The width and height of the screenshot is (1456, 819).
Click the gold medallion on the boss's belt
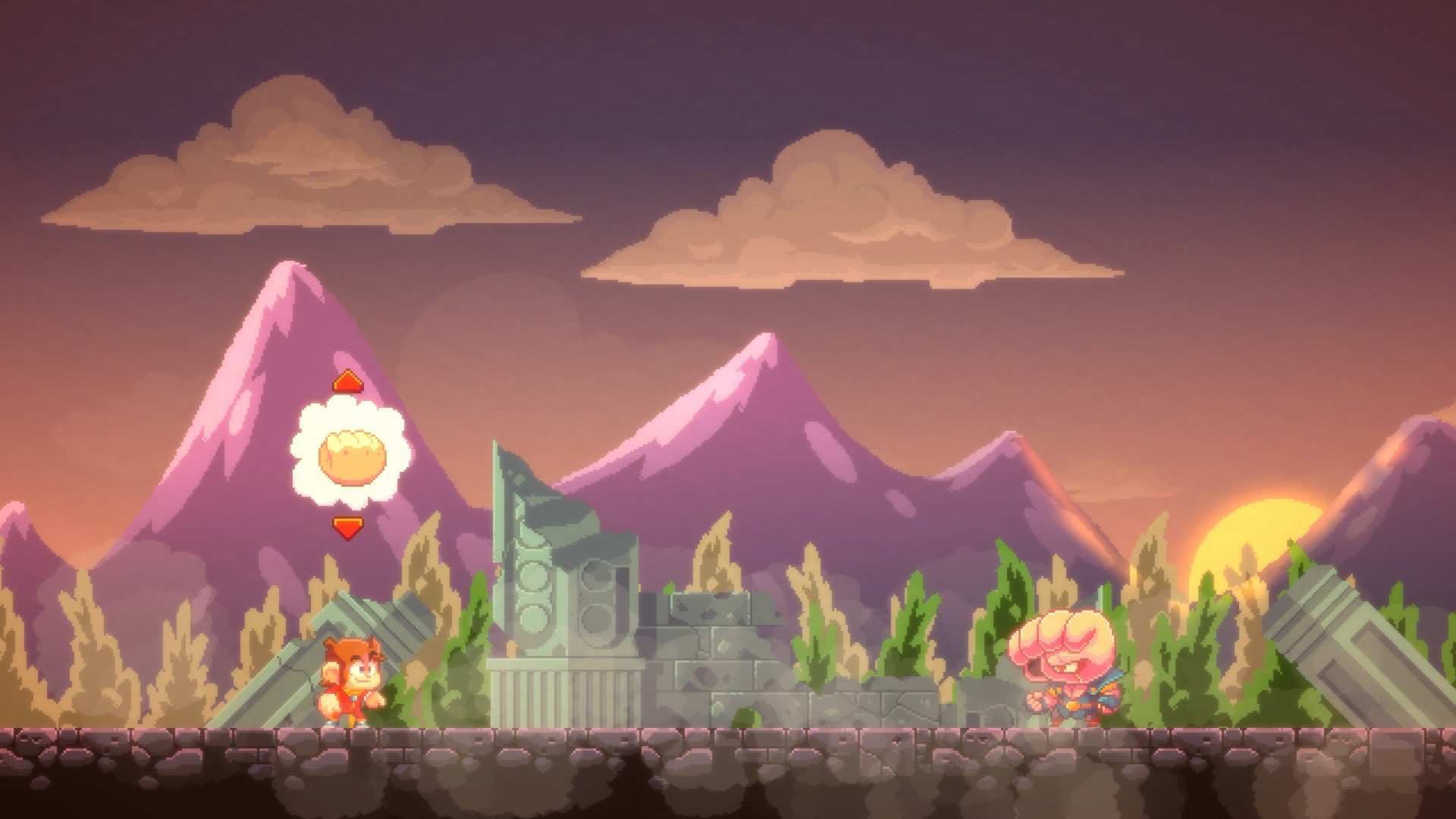(x=1073, y=705)
